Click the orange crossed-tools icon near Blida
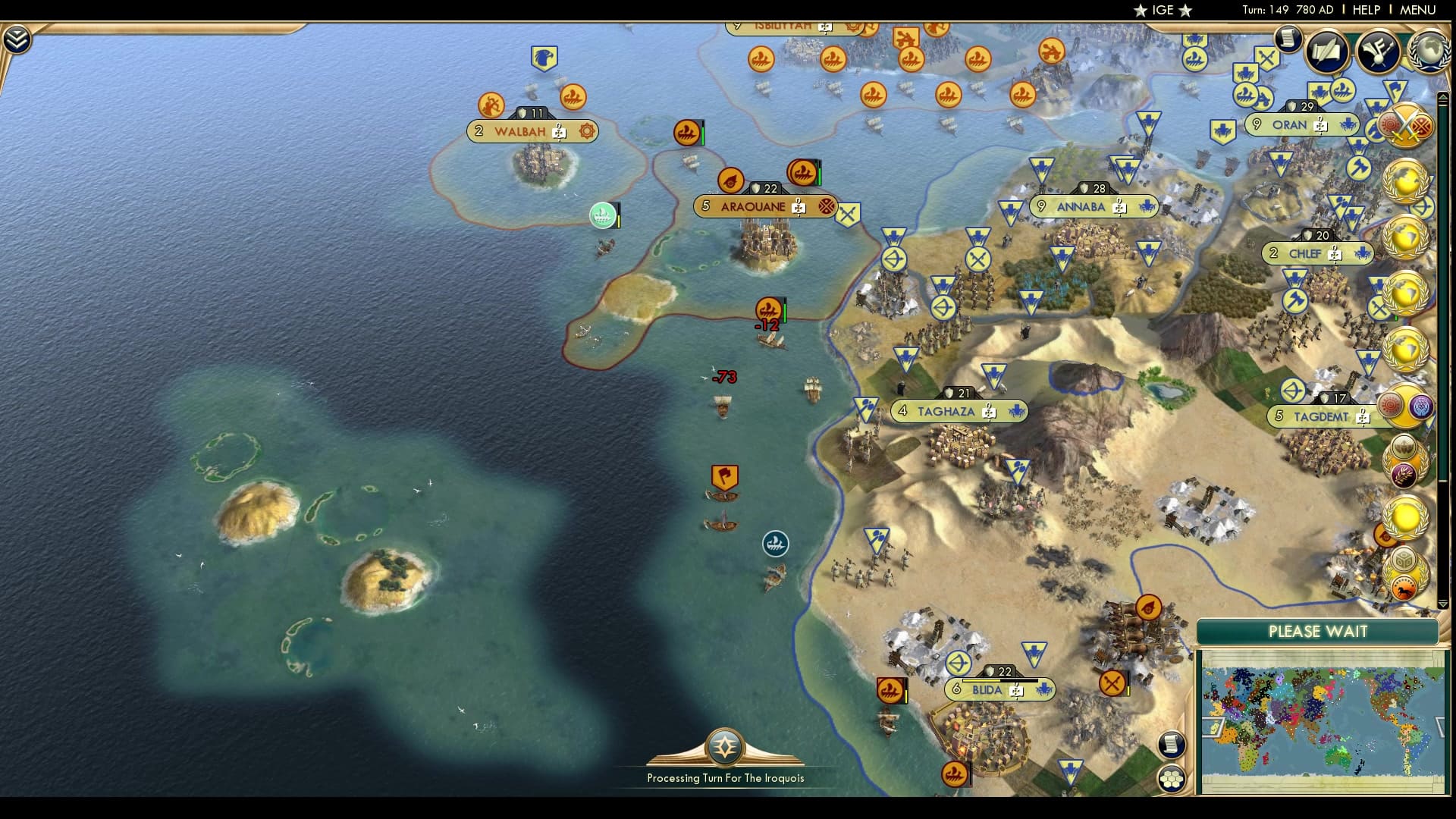 coord(1111,684)
